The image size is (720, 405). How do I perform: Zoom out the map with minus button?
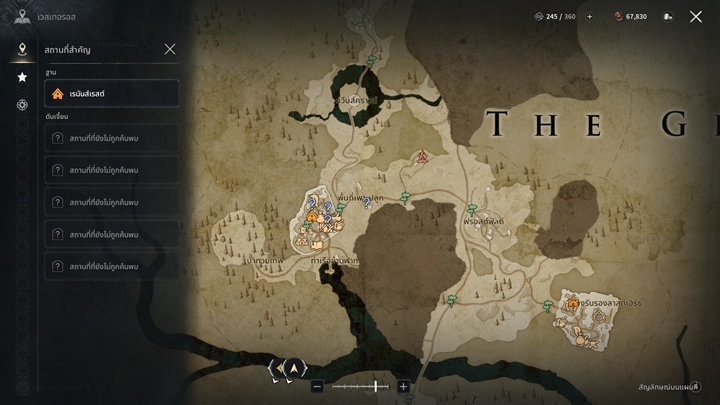tap(317, 386)
